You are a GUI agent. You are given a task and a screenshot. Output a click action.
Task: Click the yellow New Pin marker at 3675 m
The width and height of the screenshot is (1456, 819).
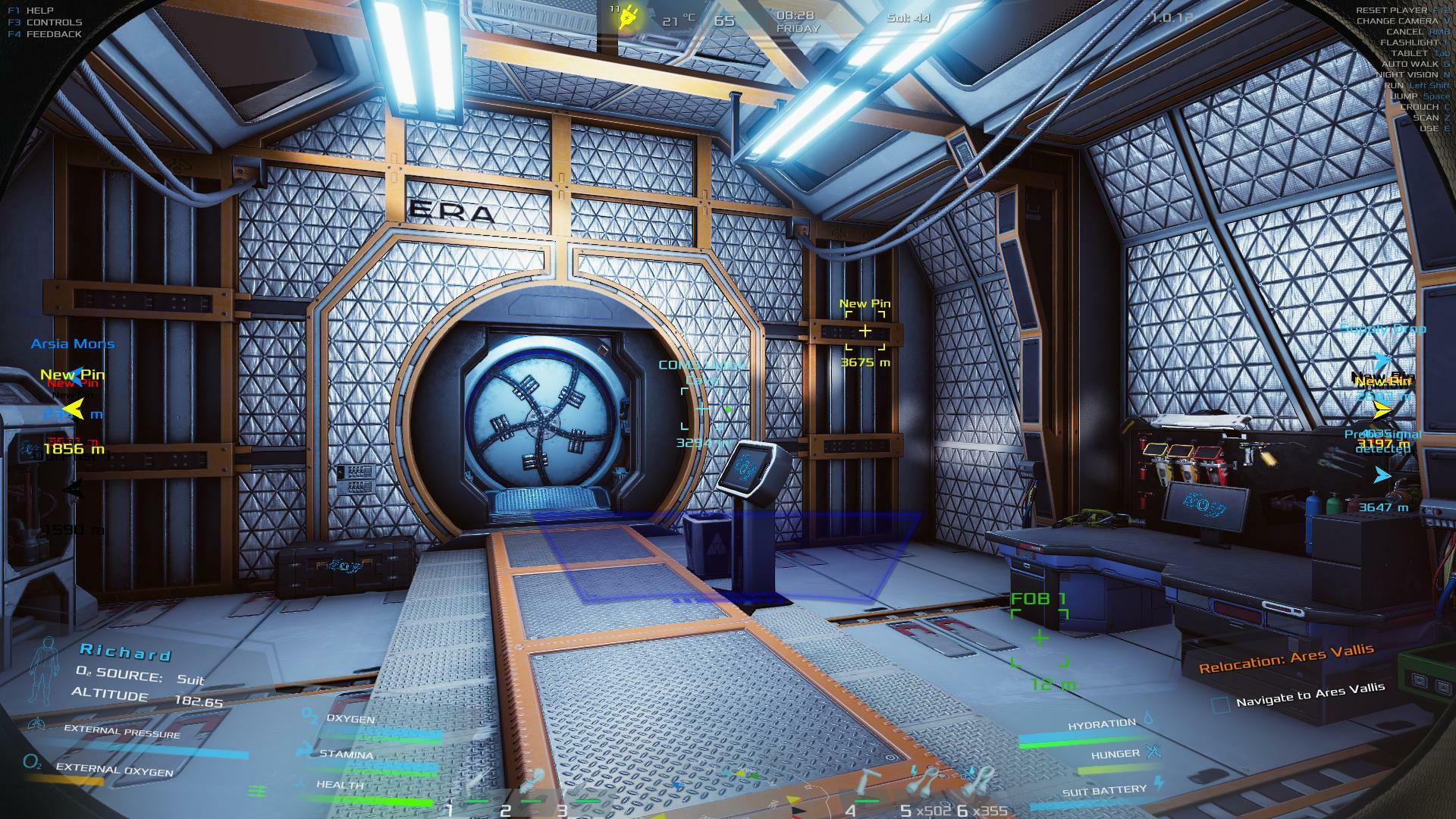(865, 331)
